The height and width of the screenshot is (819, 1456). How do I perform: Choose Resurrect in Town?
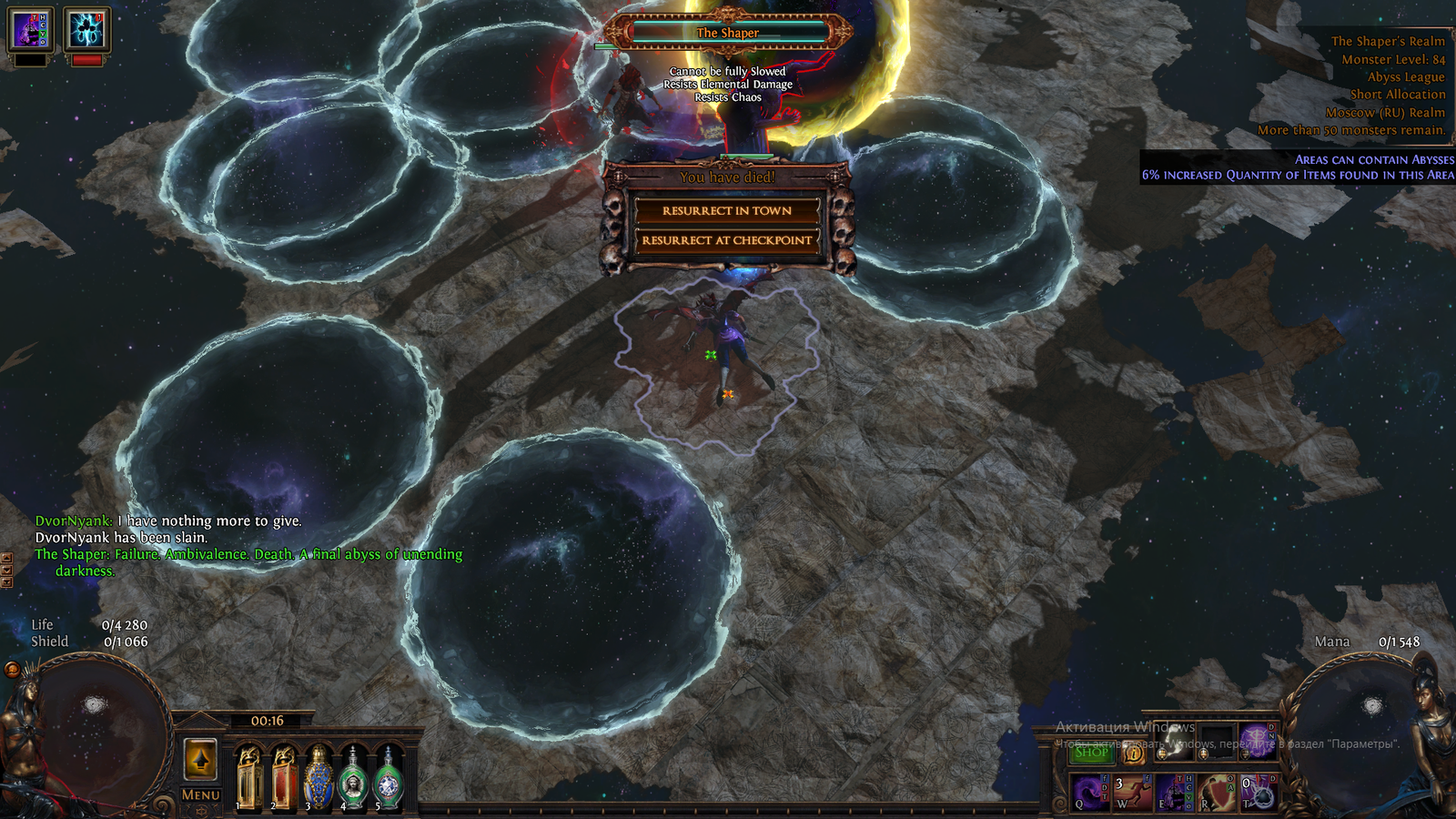pos(726,211)
